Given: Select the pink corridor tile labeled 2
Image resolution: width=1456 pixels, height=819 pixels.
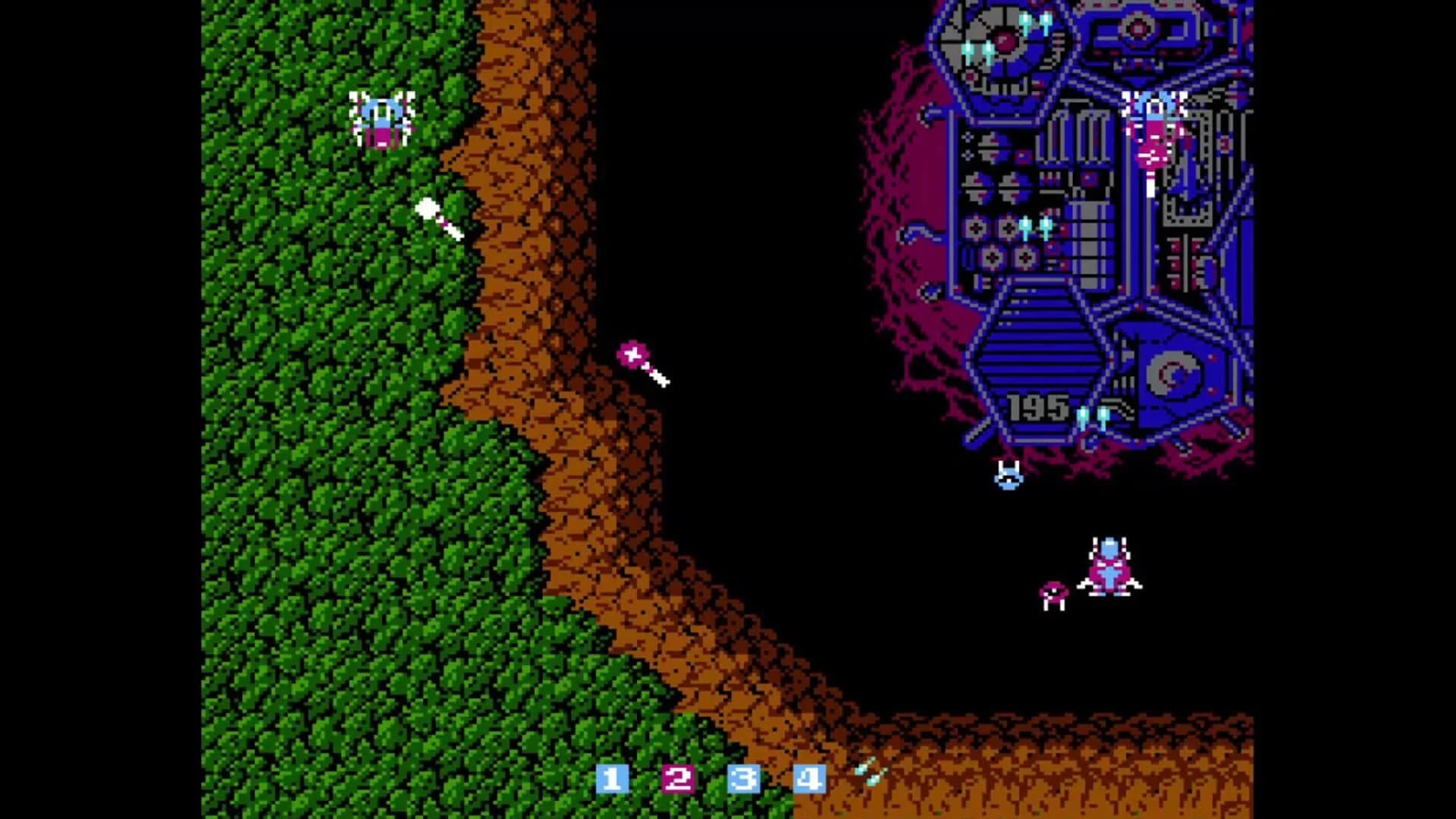Looking at the screenshot, I should pyautogui.click(x=677, y=779).
